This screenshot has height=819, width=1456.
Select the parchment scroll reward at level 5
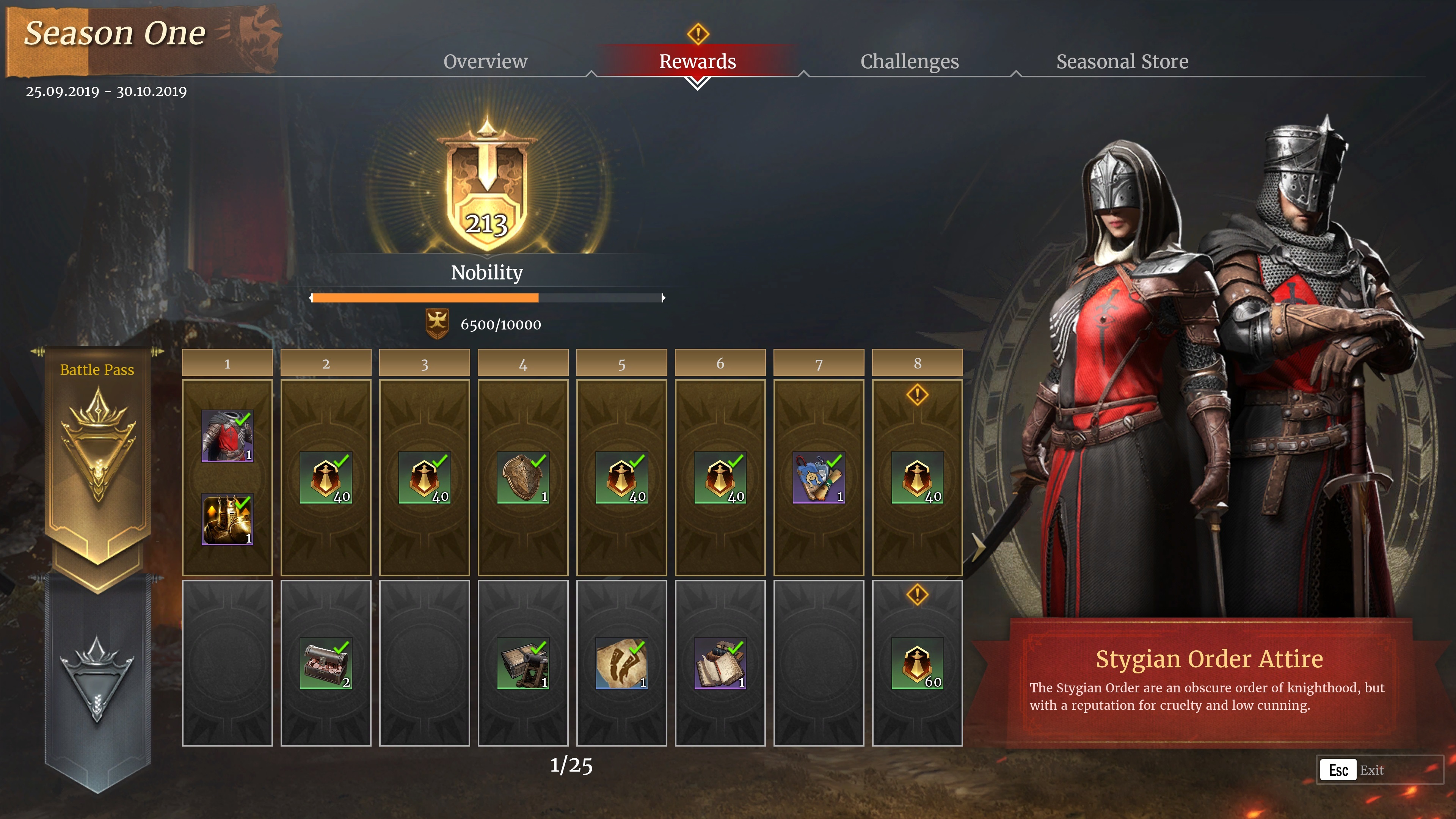point(621,663)
